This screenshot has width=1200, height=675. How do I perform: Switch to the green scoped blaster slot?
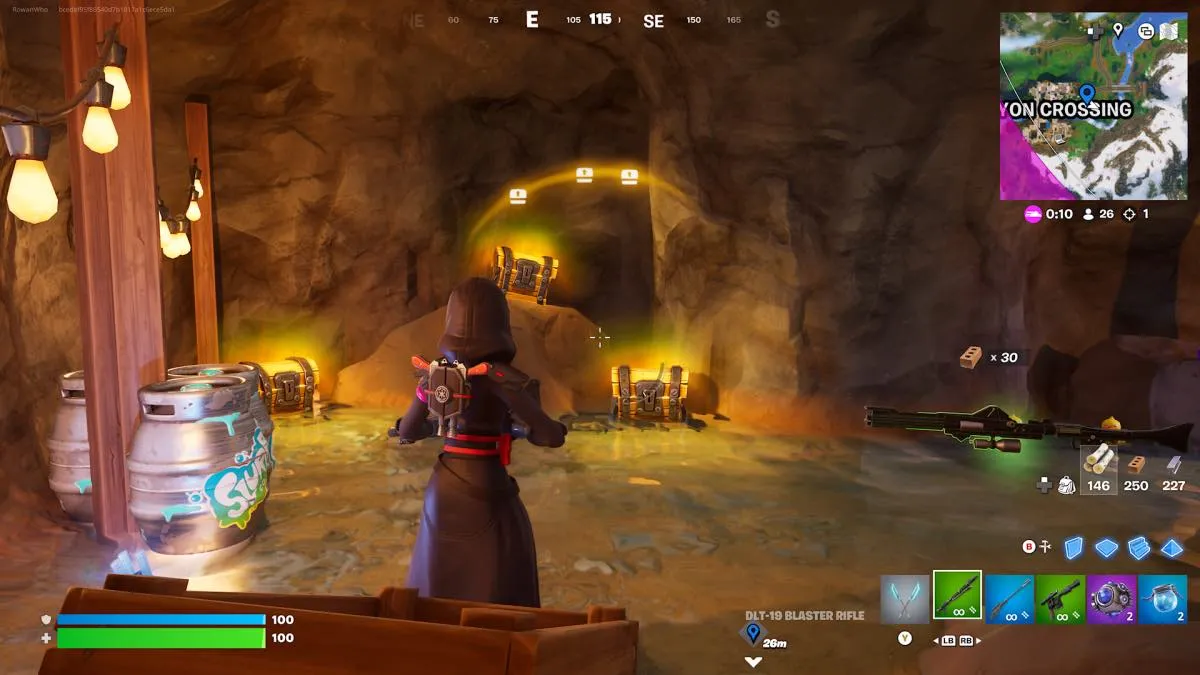[x=1060, y=598]
